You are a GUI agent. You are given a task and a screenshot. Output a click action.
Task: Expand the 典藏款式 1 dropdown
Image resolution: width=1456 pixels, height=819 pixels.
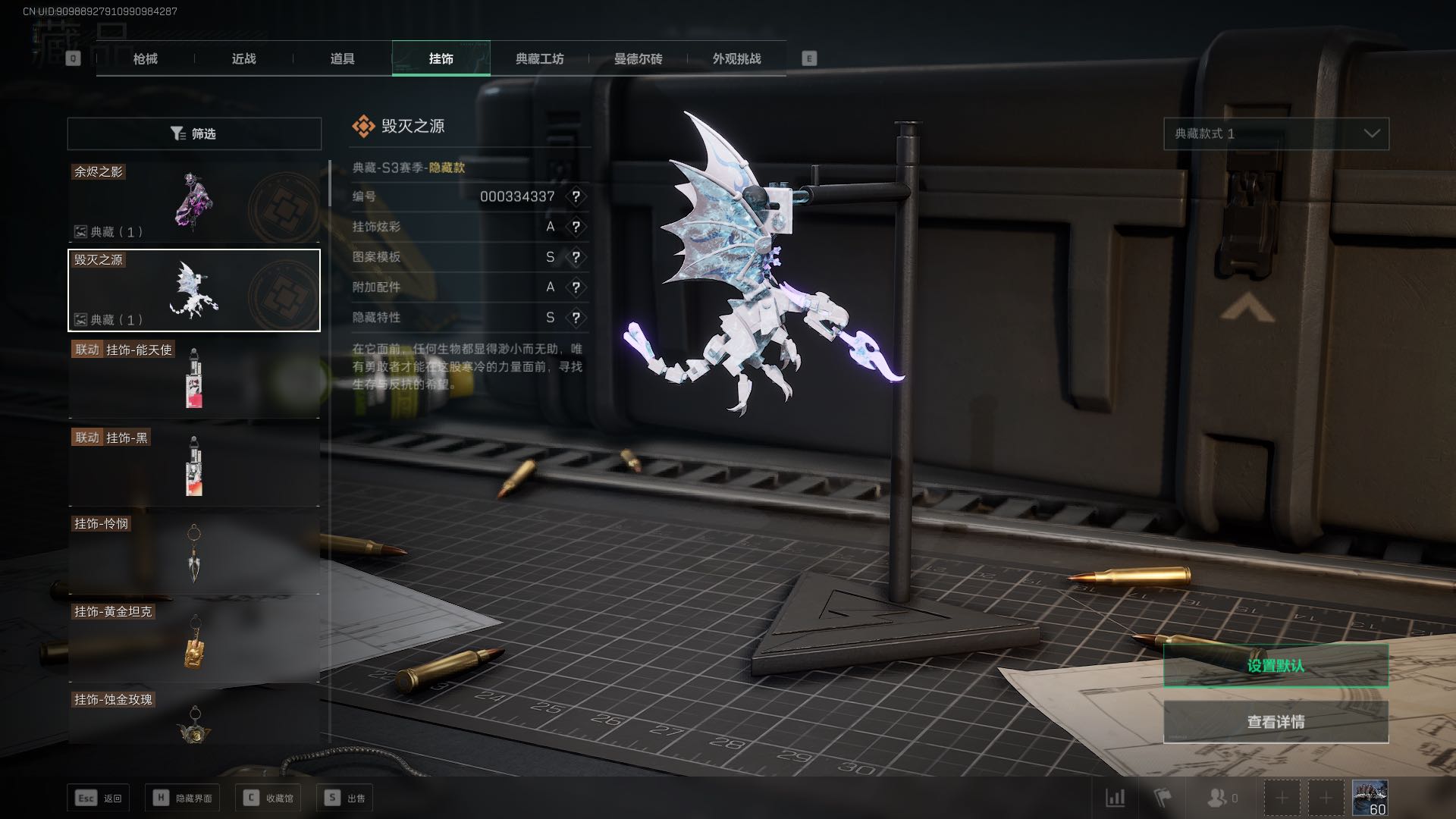coord(1276,133)
